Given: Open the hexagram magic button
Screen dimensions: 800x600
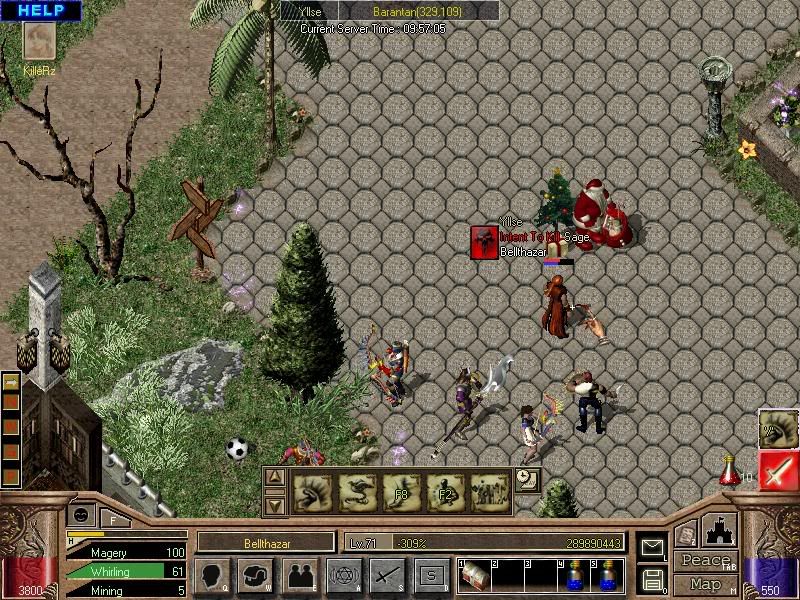Looking at the screenshot, I should coord(343,574).
